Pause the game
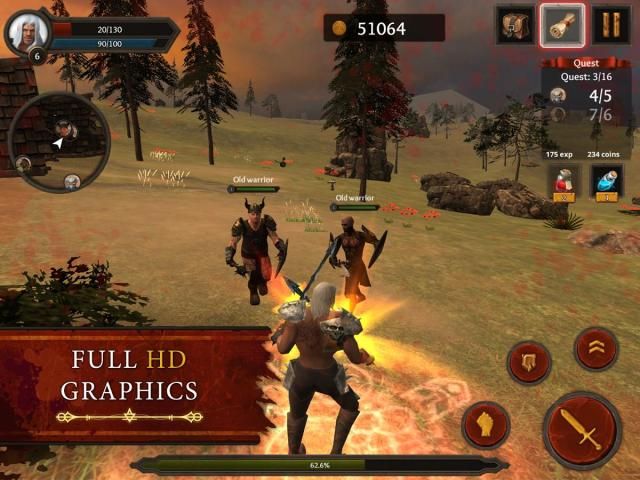Image resolution: width=640 pixels, height=480 pixels. tap(611, 25)
